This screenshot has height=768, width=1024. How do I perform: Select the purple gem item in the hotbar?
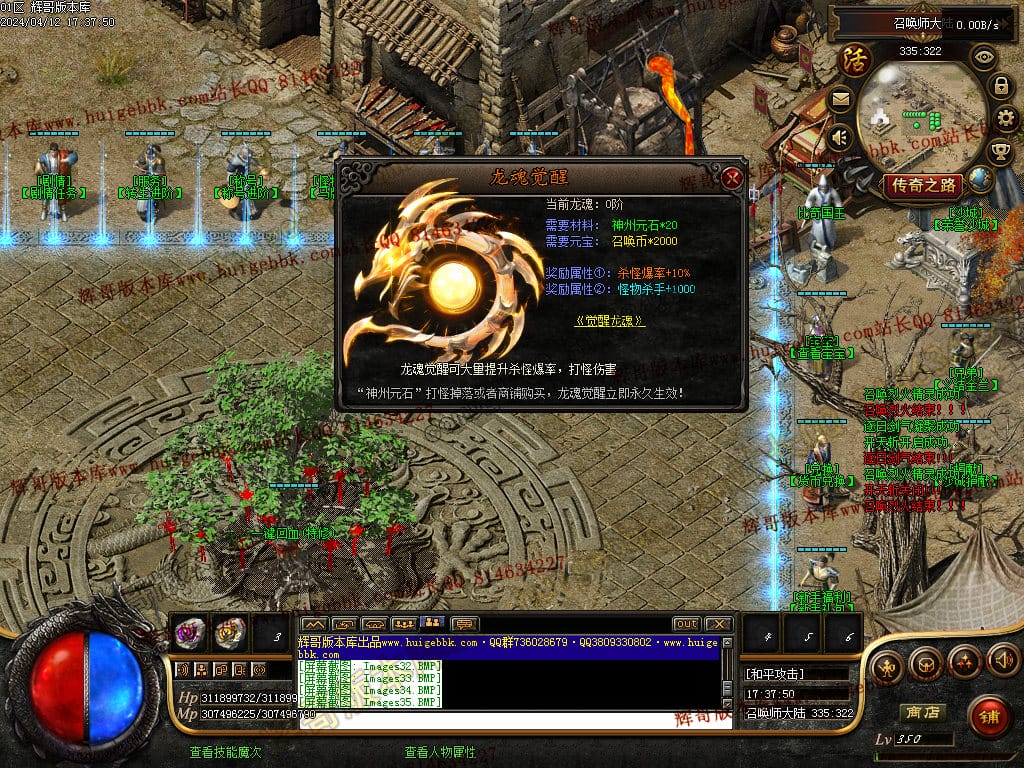pos(189,631)
